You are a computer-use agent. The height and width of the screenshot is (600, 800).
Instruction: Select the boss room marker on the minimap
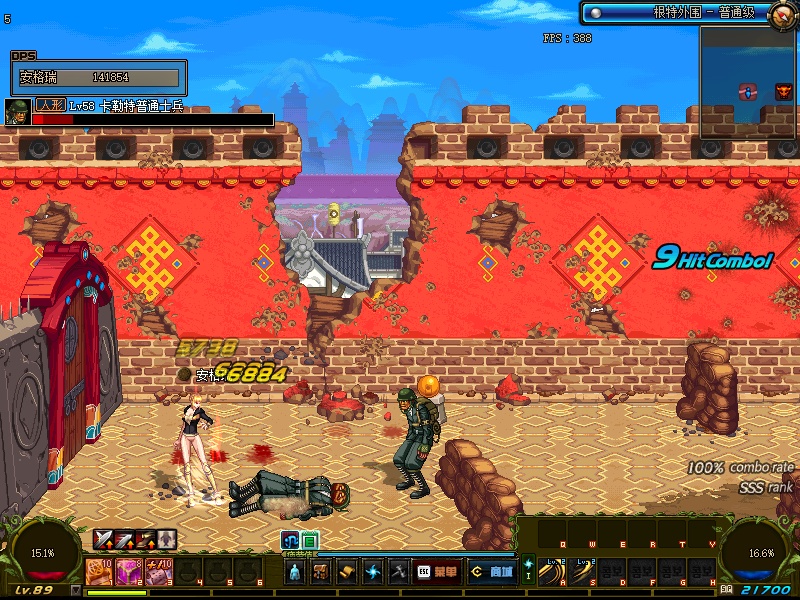click(x=784, y=92)
